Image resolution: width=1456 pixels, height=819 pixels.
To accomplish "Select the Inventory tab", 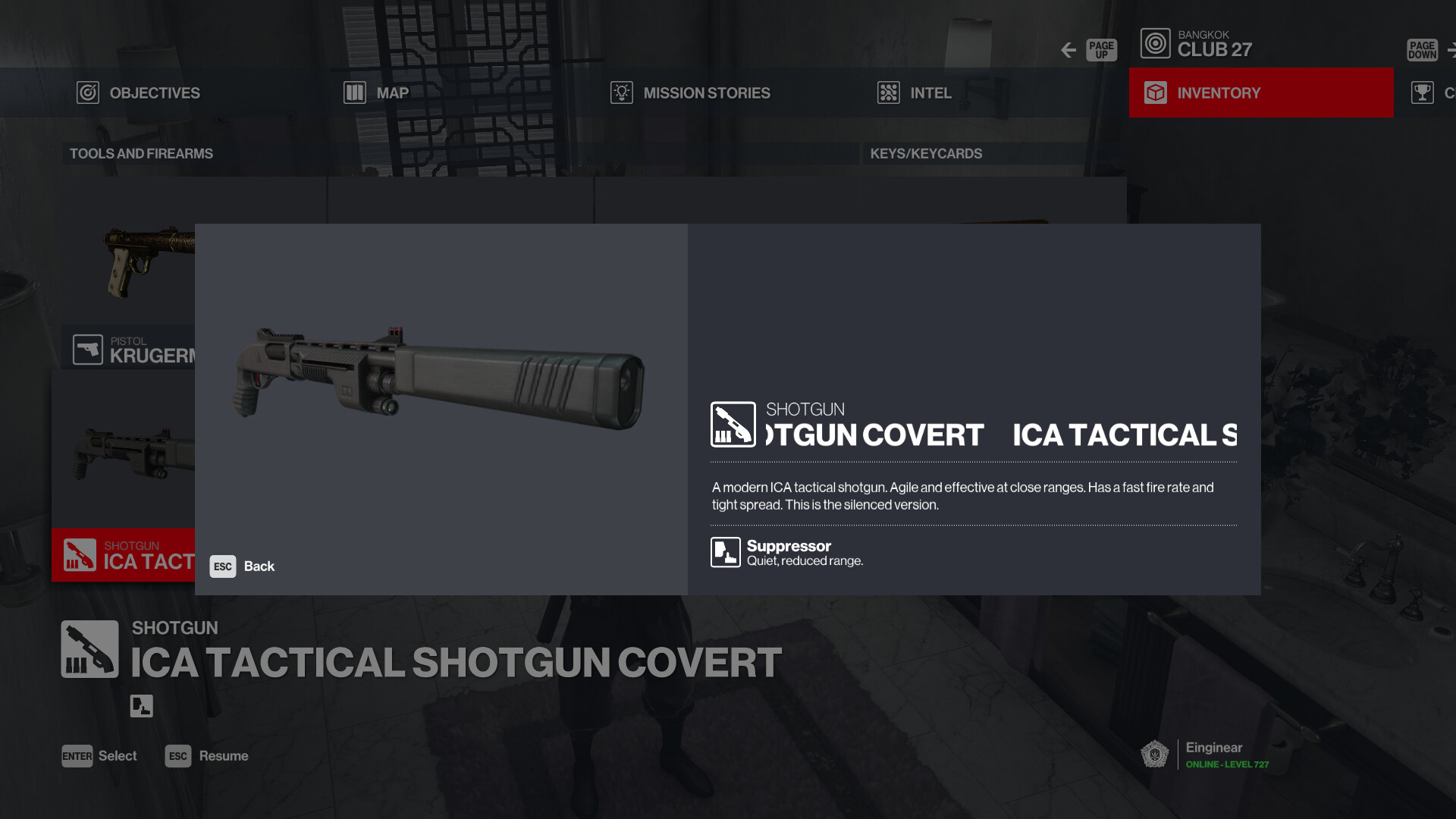I will (1260, 93).
